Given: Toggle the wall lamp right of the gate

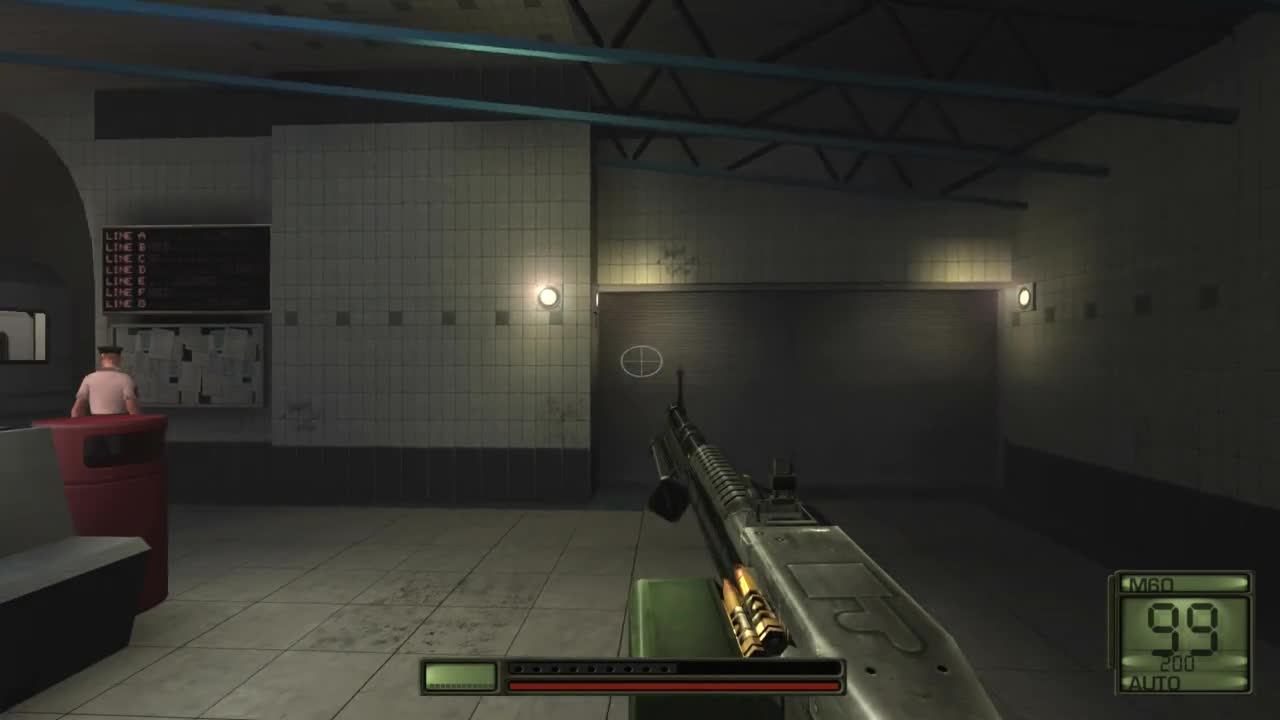Looking at the screenshot, I should click(1024, 297).
